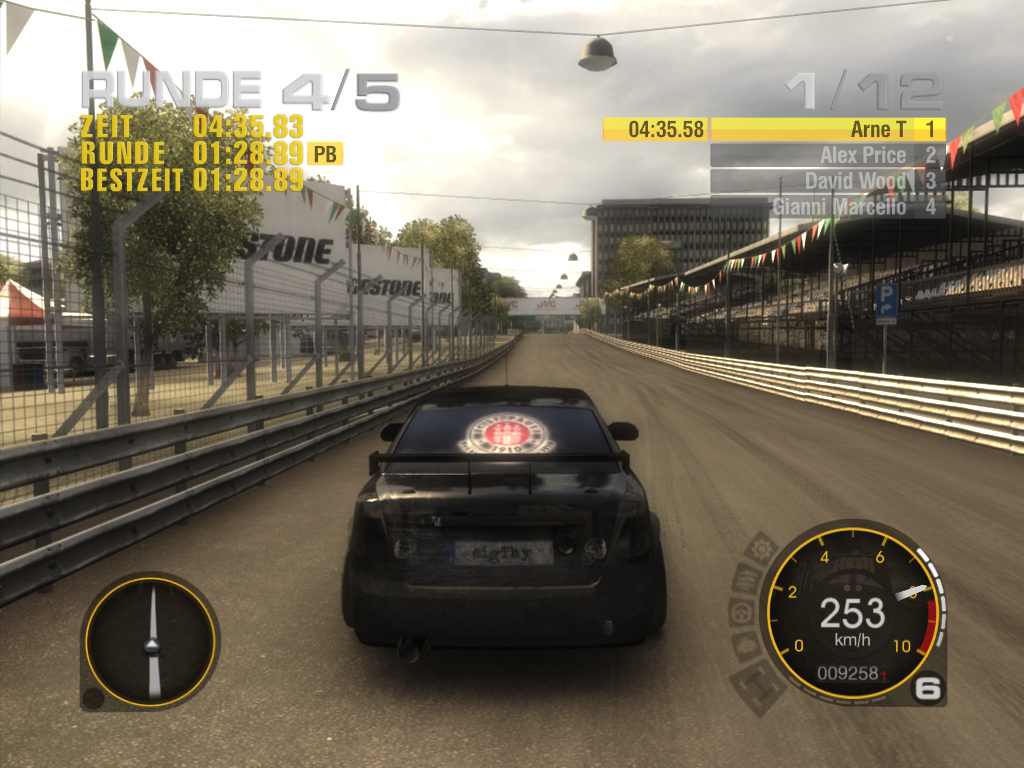
Task: Pick Gianni Marcello's leaderboard row
Action: 827,207
